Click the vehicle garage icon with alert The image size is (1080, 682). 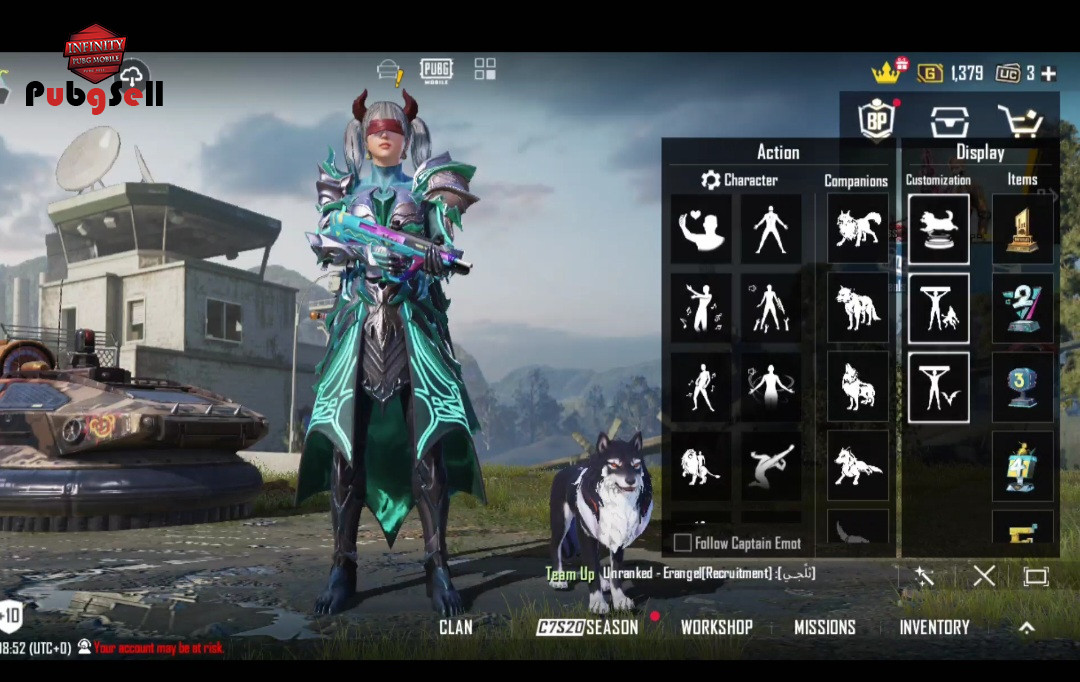pyautogui.click(x=389, y=71)
